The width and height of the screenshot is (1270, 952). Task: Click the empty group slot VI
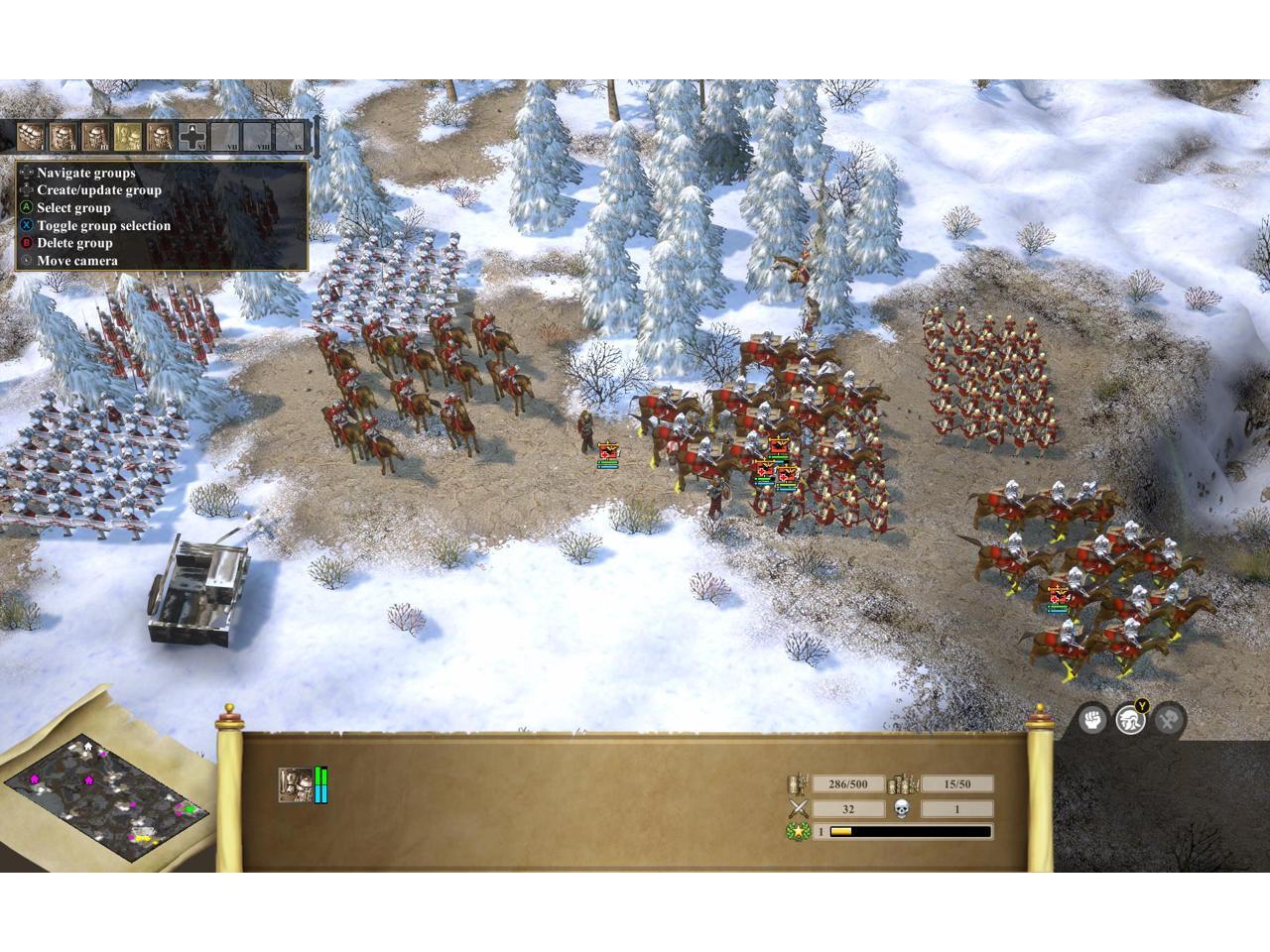coord(192,136)
